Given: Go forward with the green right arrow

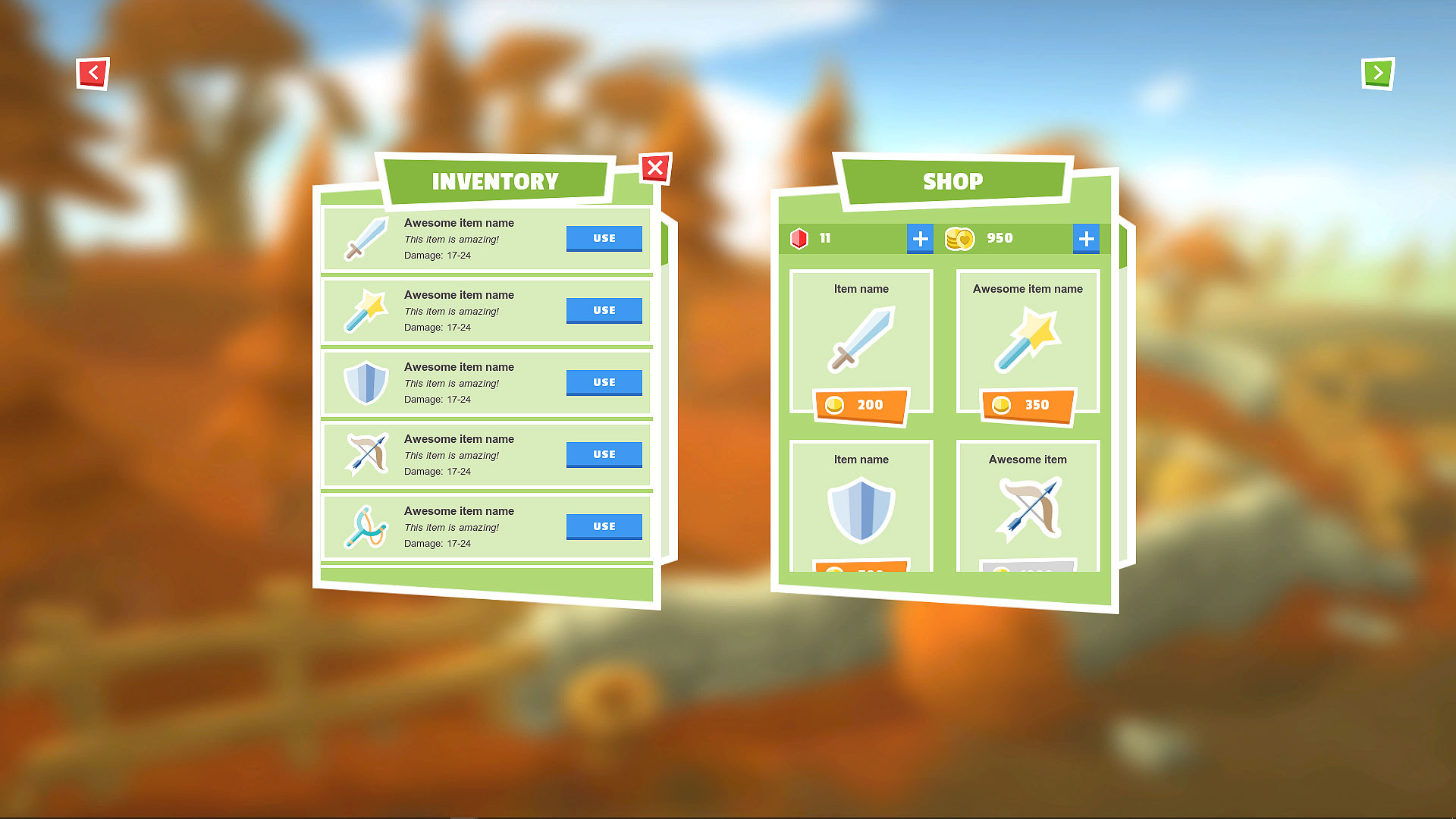Looking at the screenshot, I should click(x=1377, y=74).
